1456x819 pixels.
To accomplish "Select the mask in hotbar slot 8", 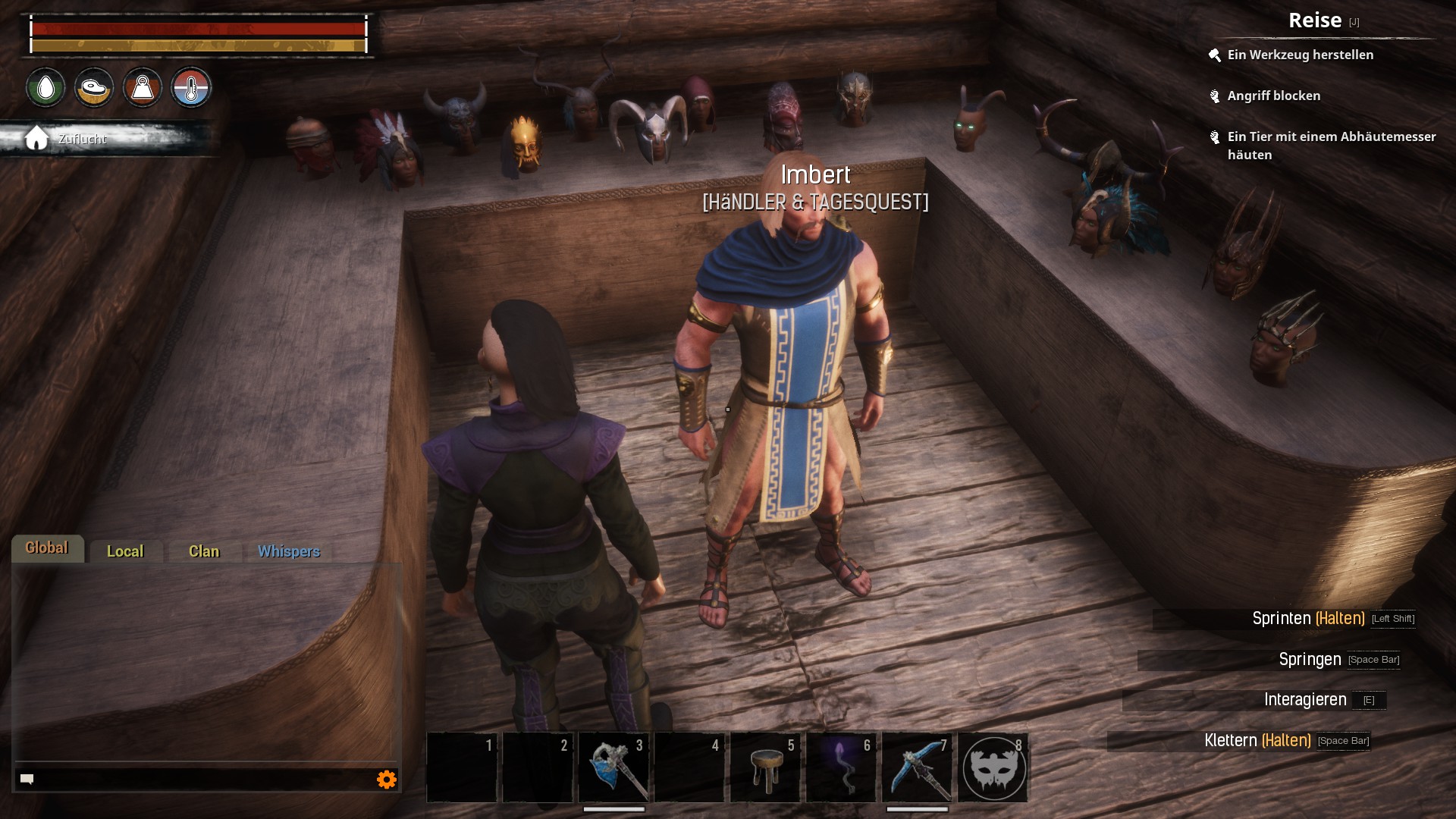I will 993,768.
